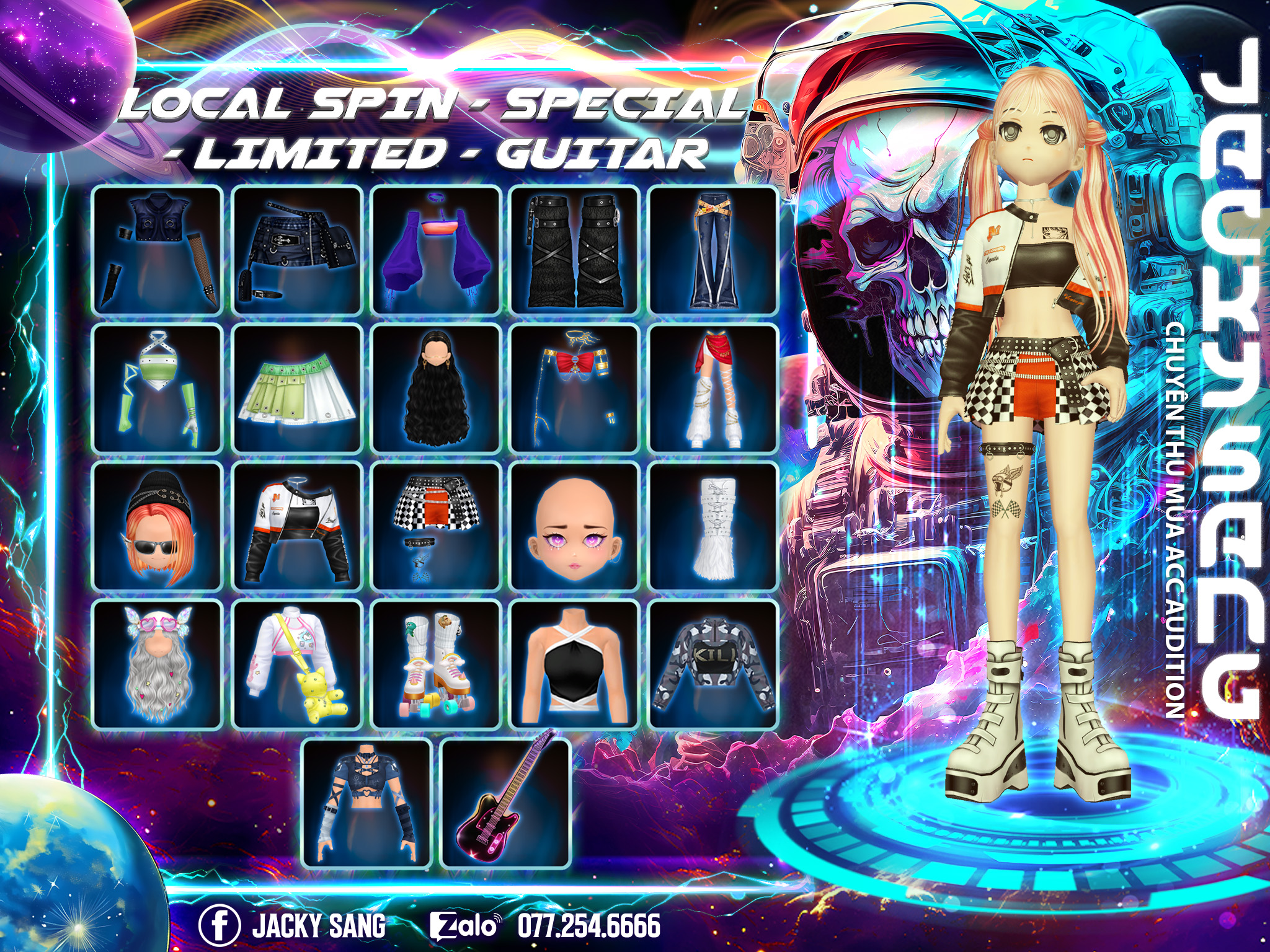Select the pink and black electric guitar tile
The height and width of the screenshot is (952, 1270).
[x=505, y=803]
